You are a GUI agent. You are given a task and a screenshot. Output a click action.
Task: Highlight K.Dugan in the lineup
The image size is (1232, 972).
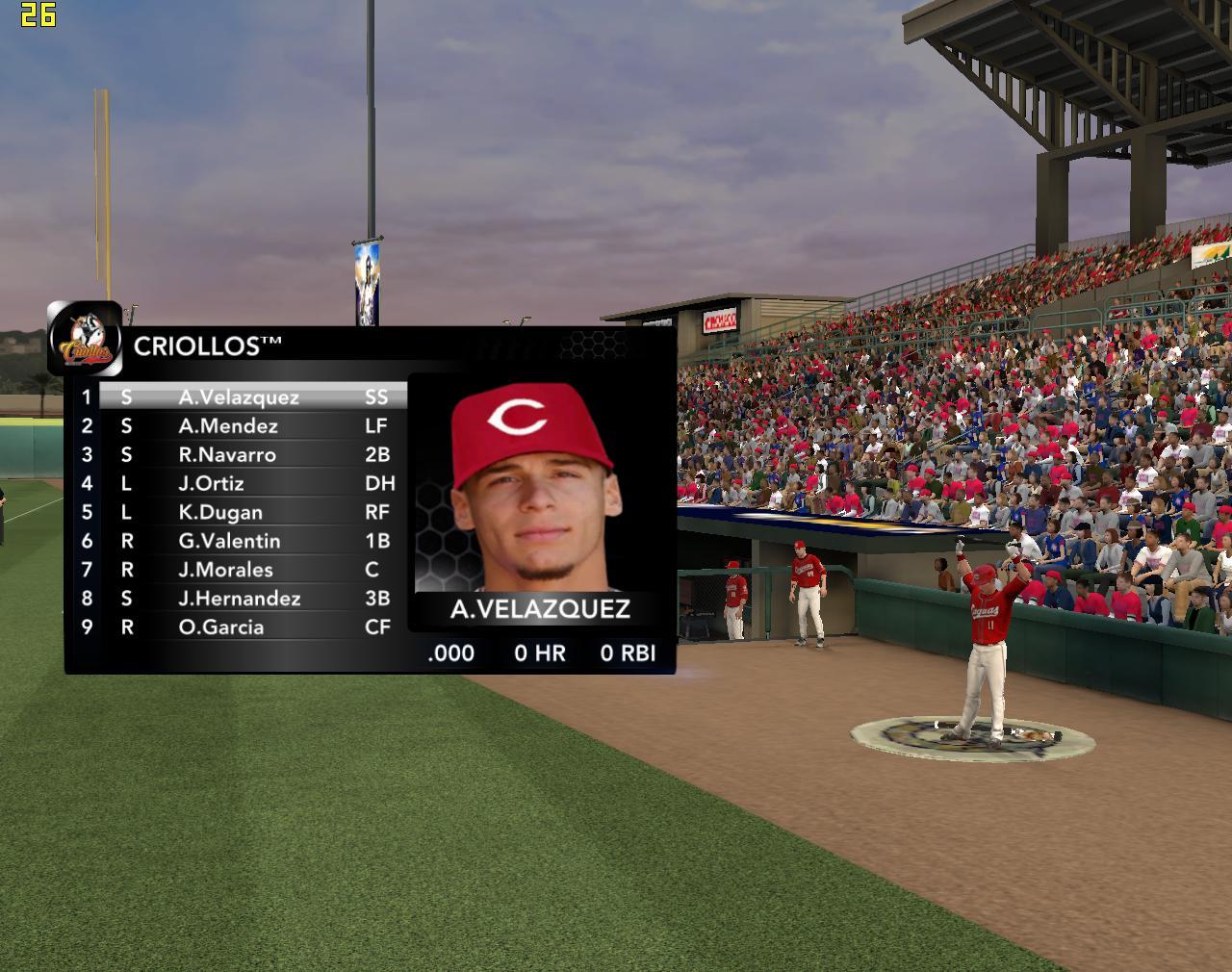click(220, 513)
